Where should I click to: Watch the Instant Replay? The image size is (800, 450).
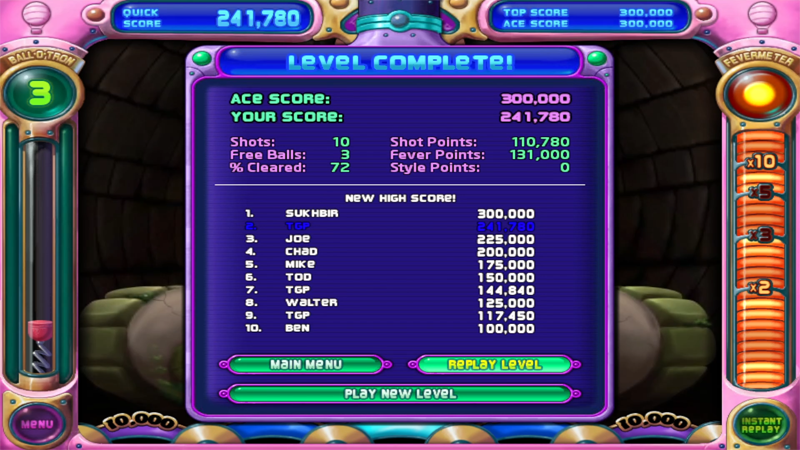[x=760, y=424]
